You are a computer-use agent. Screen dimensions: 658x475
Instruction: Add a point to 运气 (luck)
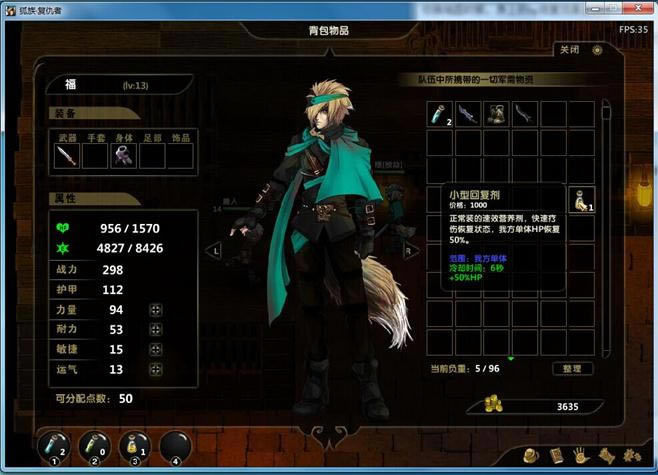155,369
